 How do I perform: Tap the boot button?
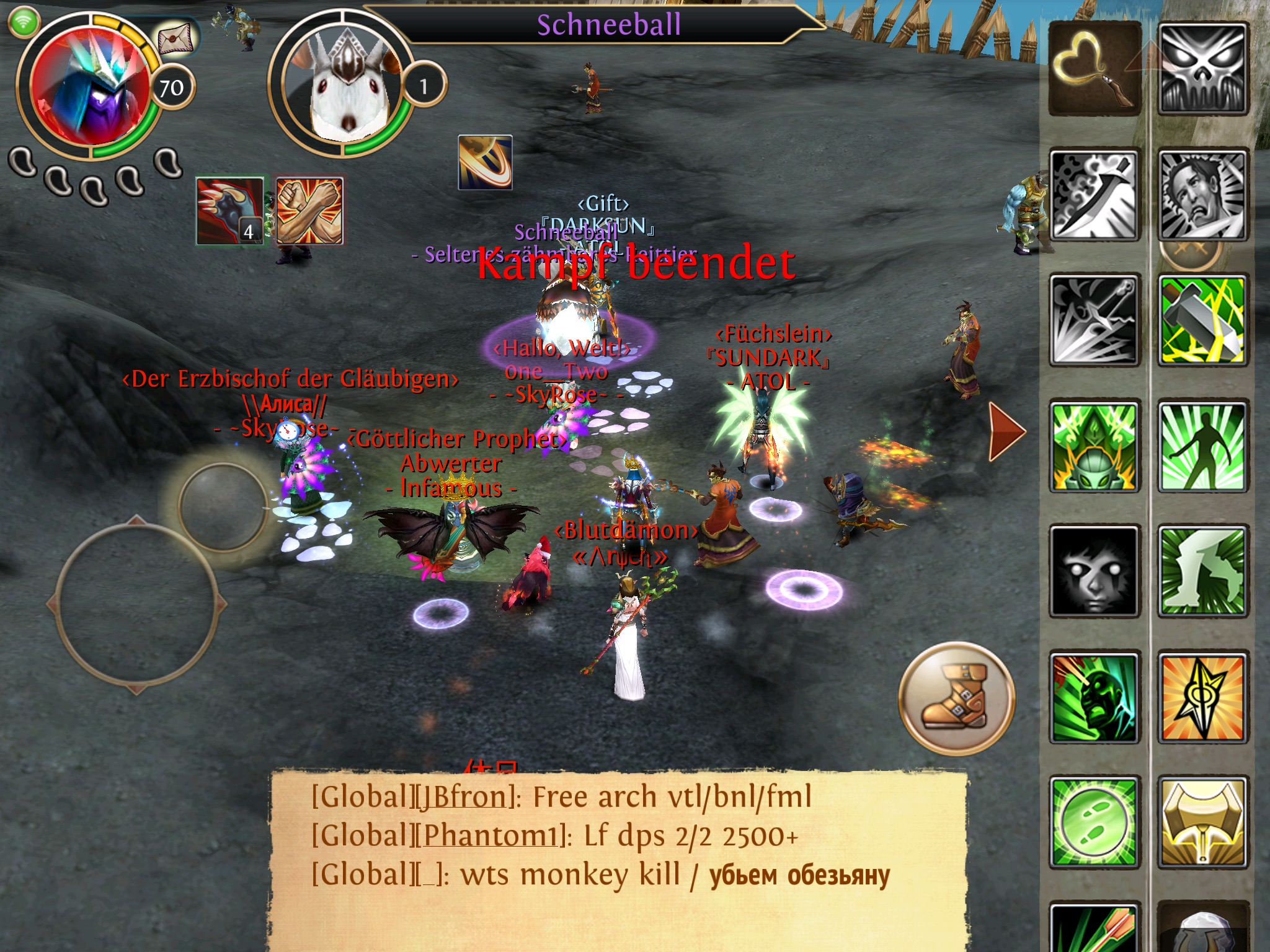click(956, 699)
